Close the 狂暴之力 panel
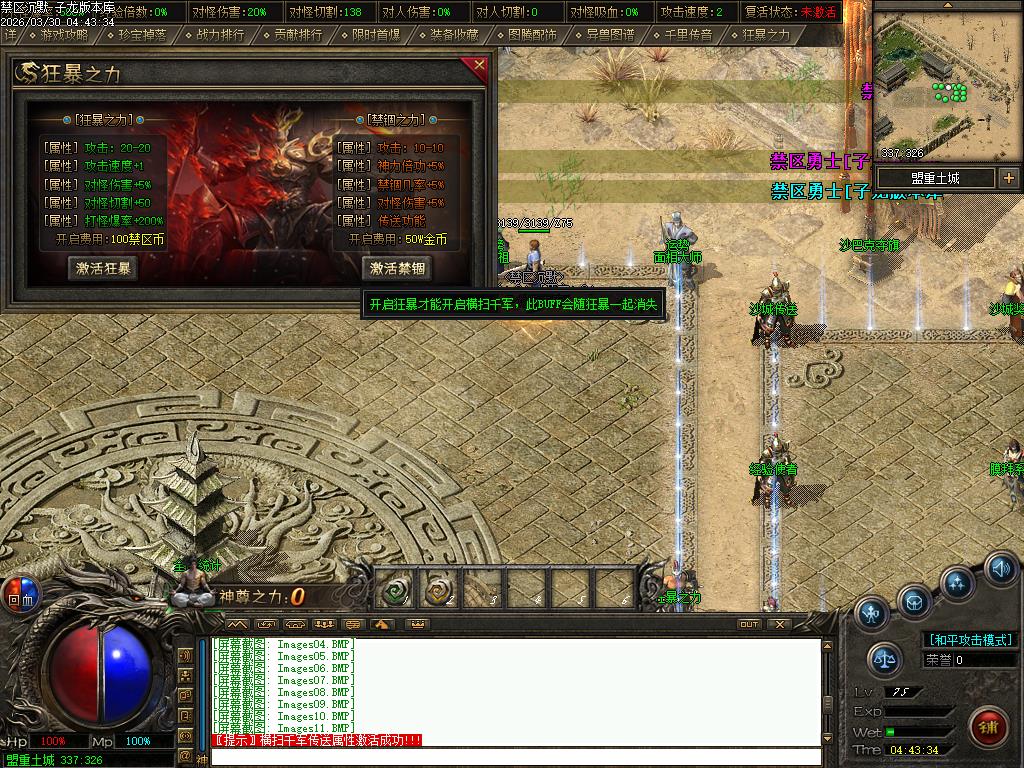The image size is (1024, 768). point(479,67)
